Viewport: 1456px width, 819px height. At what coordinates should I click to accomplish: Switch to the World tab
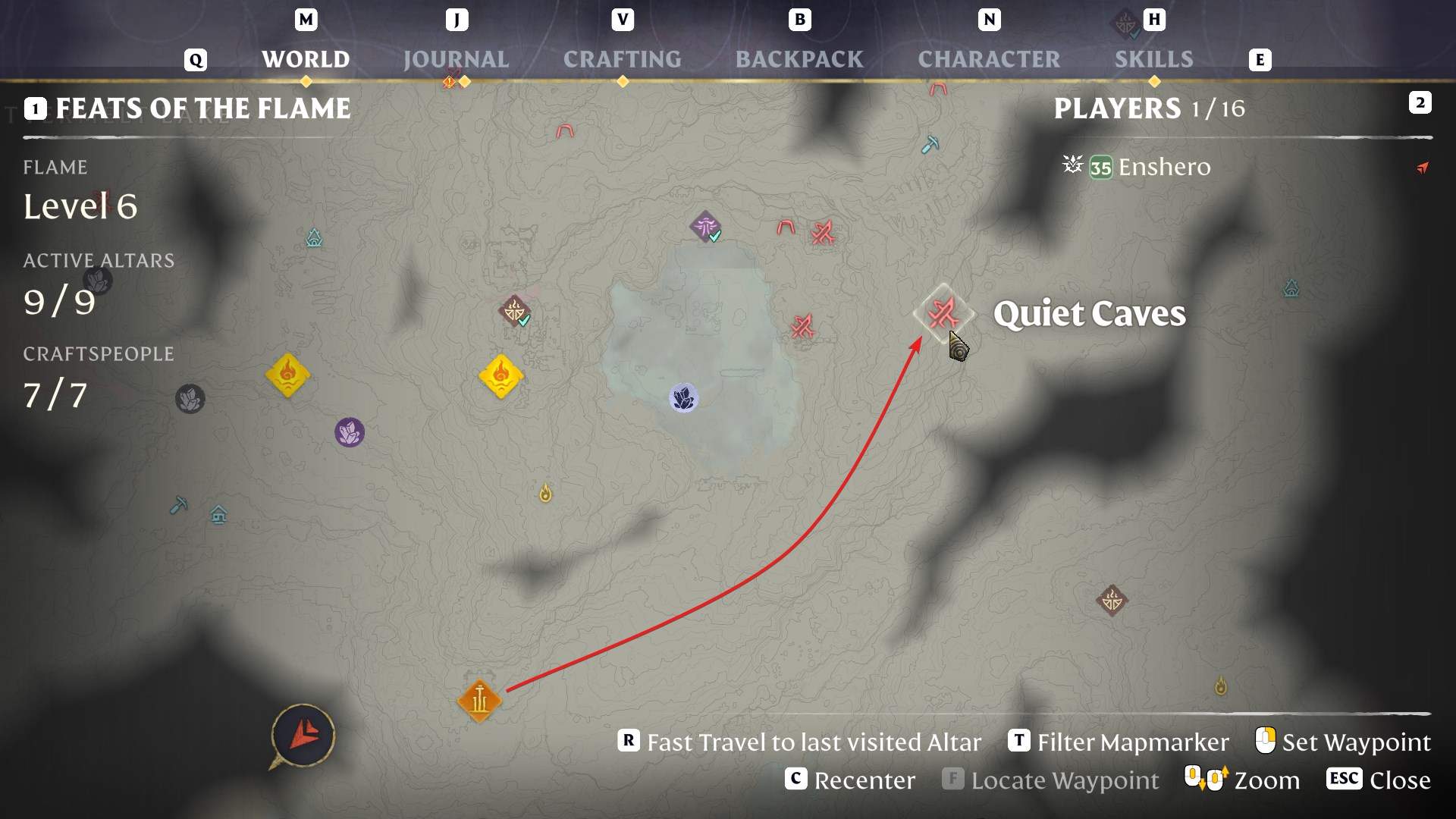tap(306, 59)
